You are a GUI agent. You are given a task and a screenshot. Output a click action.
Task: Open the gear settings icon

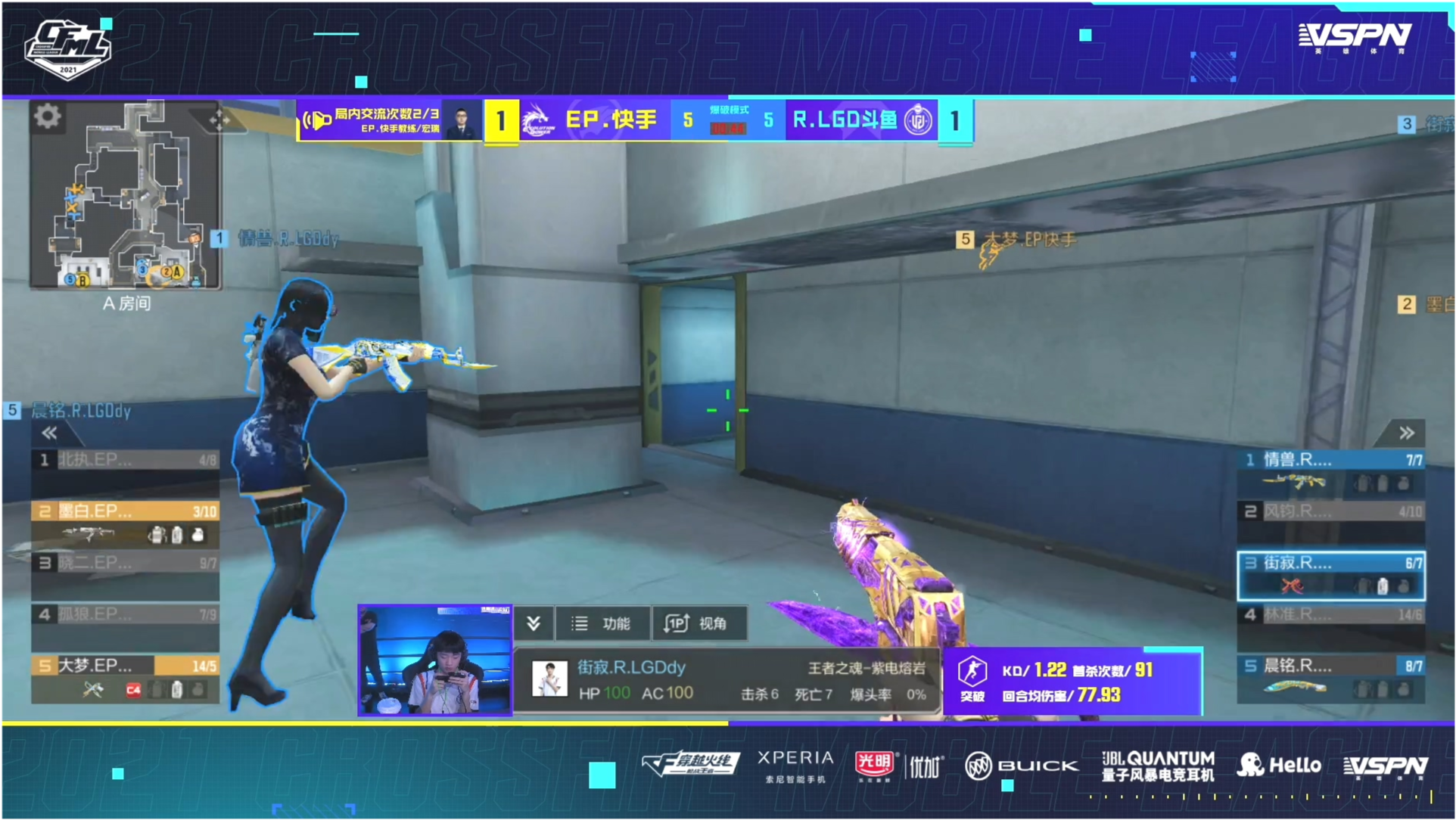click(47, 116)
